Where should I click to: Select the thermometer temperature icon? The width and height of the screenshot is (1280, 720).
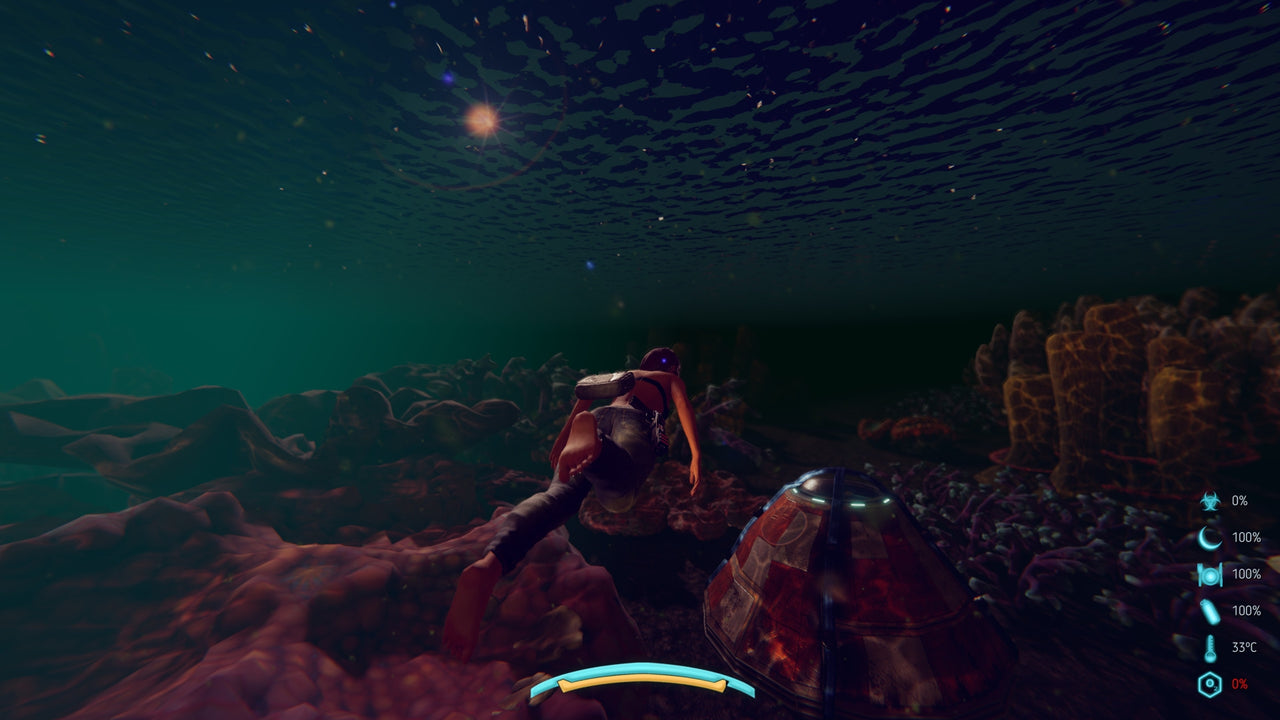click(x=1210, y=646)
